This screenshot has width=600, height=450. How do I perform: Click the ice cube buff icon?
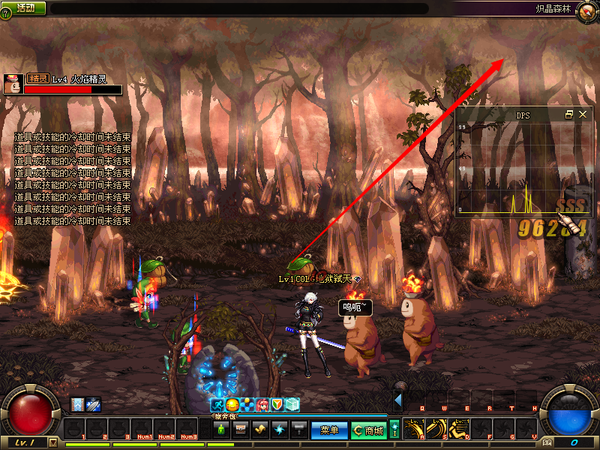[293, 404]
